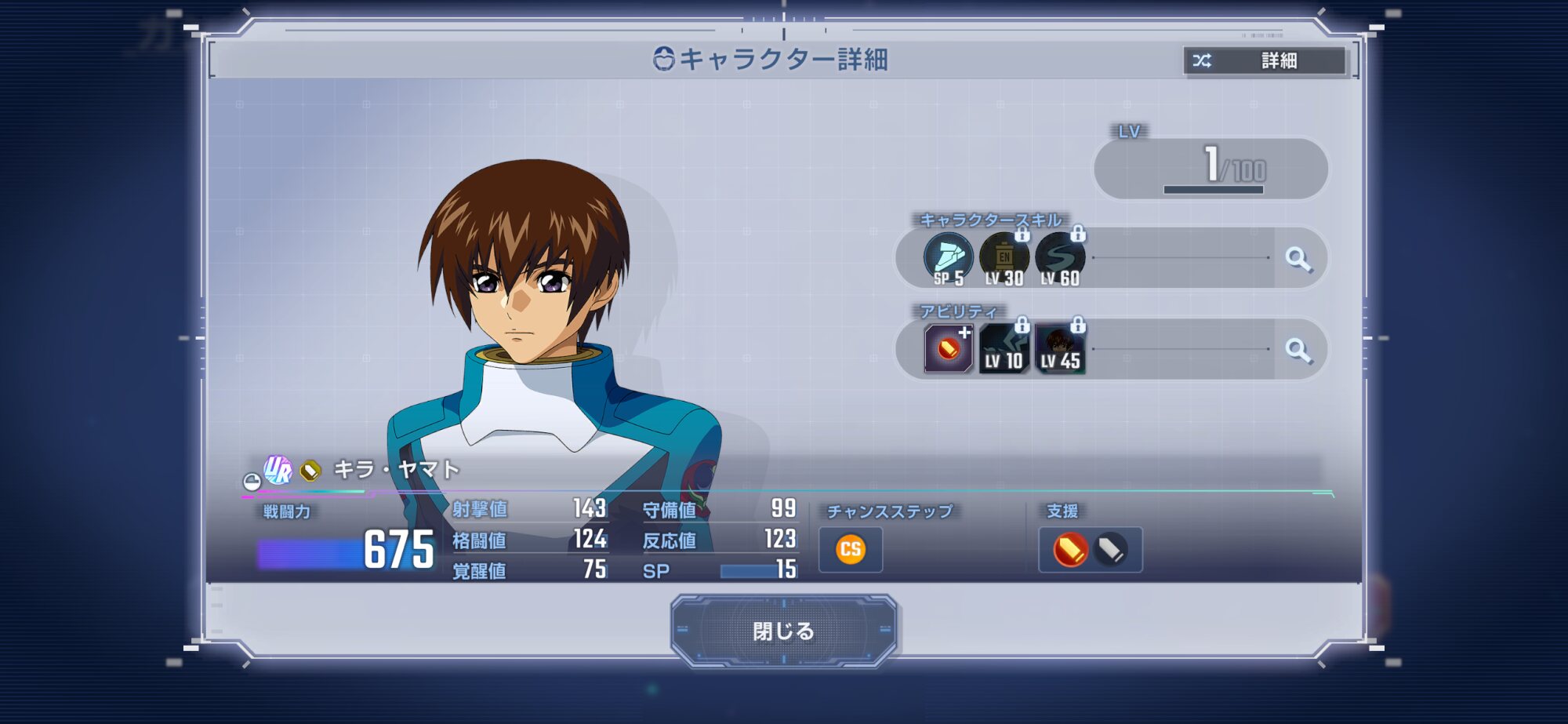Select the locked LV 10 ability
1568x724 pixels.
pyautogui.click(x=1004, y=349)
